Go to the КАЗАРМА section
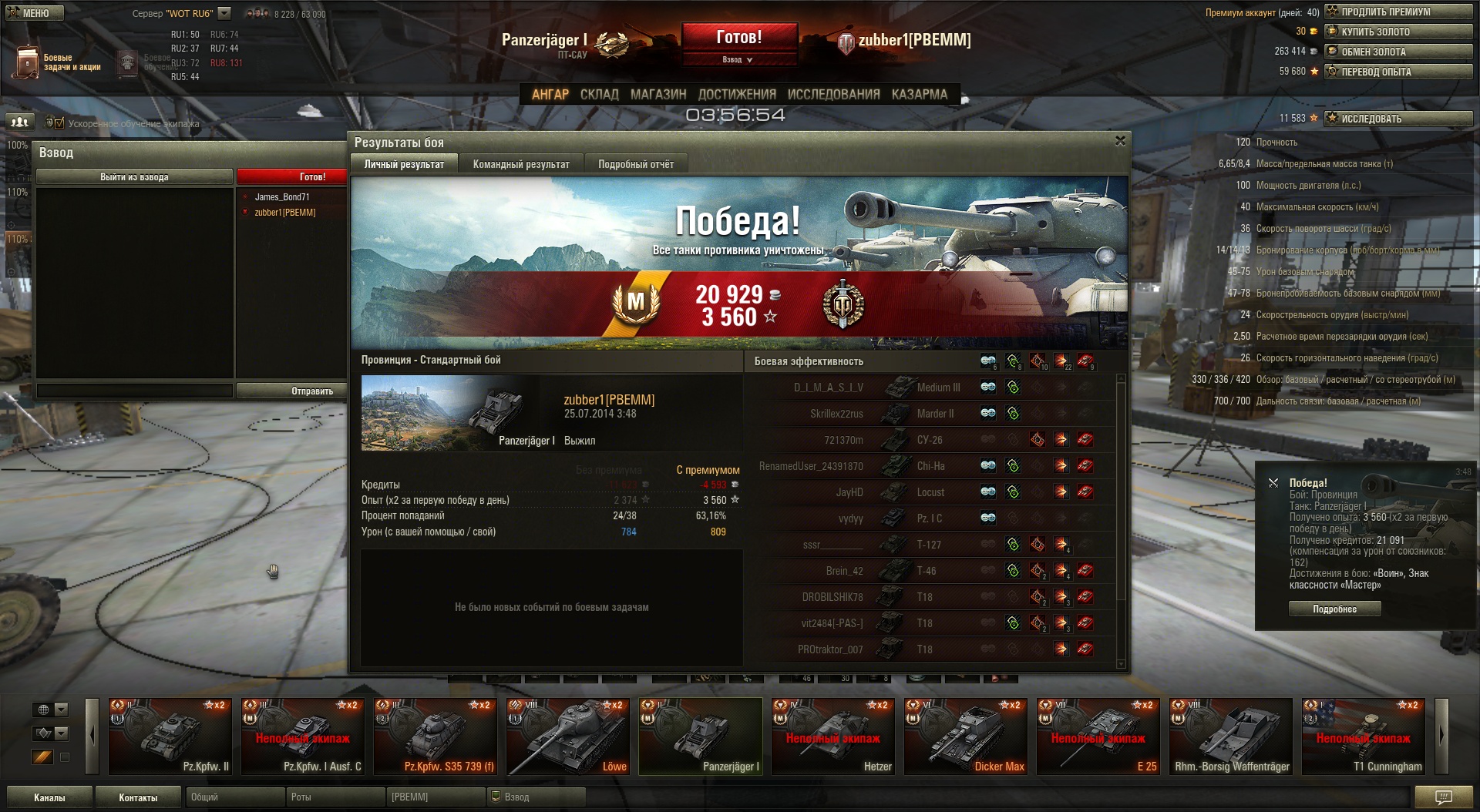The width and height of the screenshot is (1480, 812). pos(919,94)
